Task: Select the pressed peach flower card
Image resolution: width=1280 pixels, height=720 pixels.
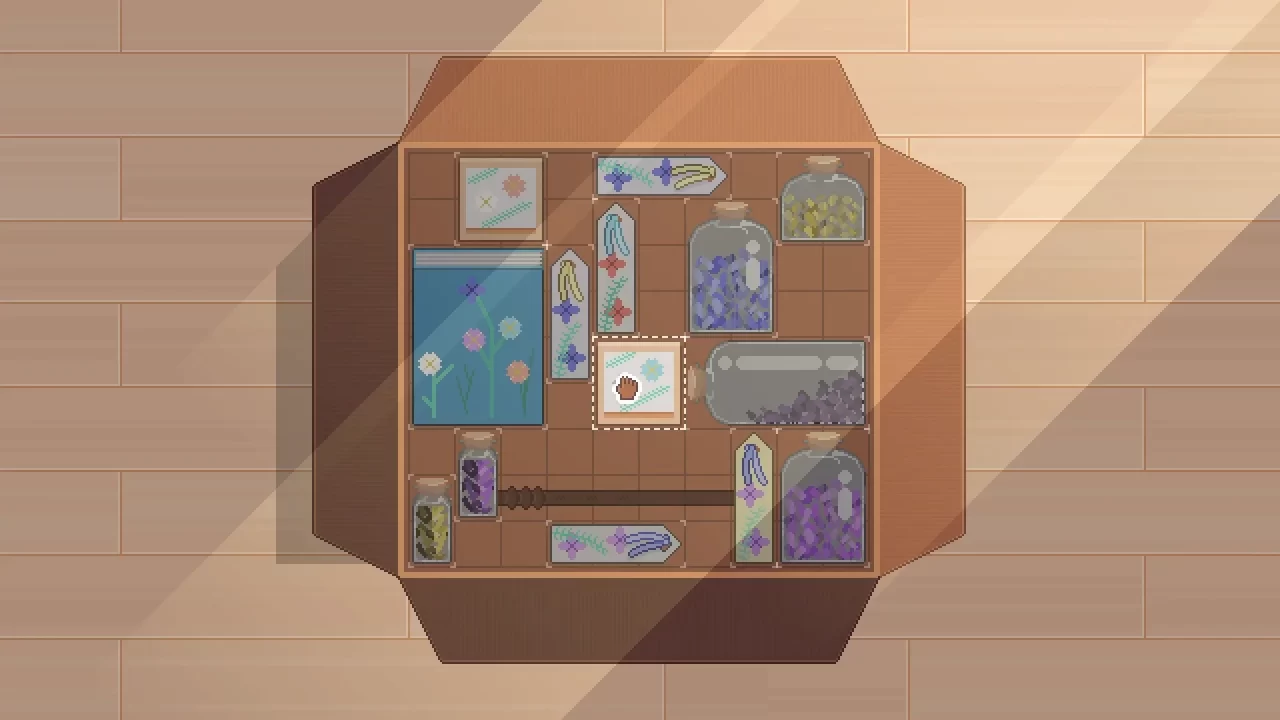Action: 499,197
